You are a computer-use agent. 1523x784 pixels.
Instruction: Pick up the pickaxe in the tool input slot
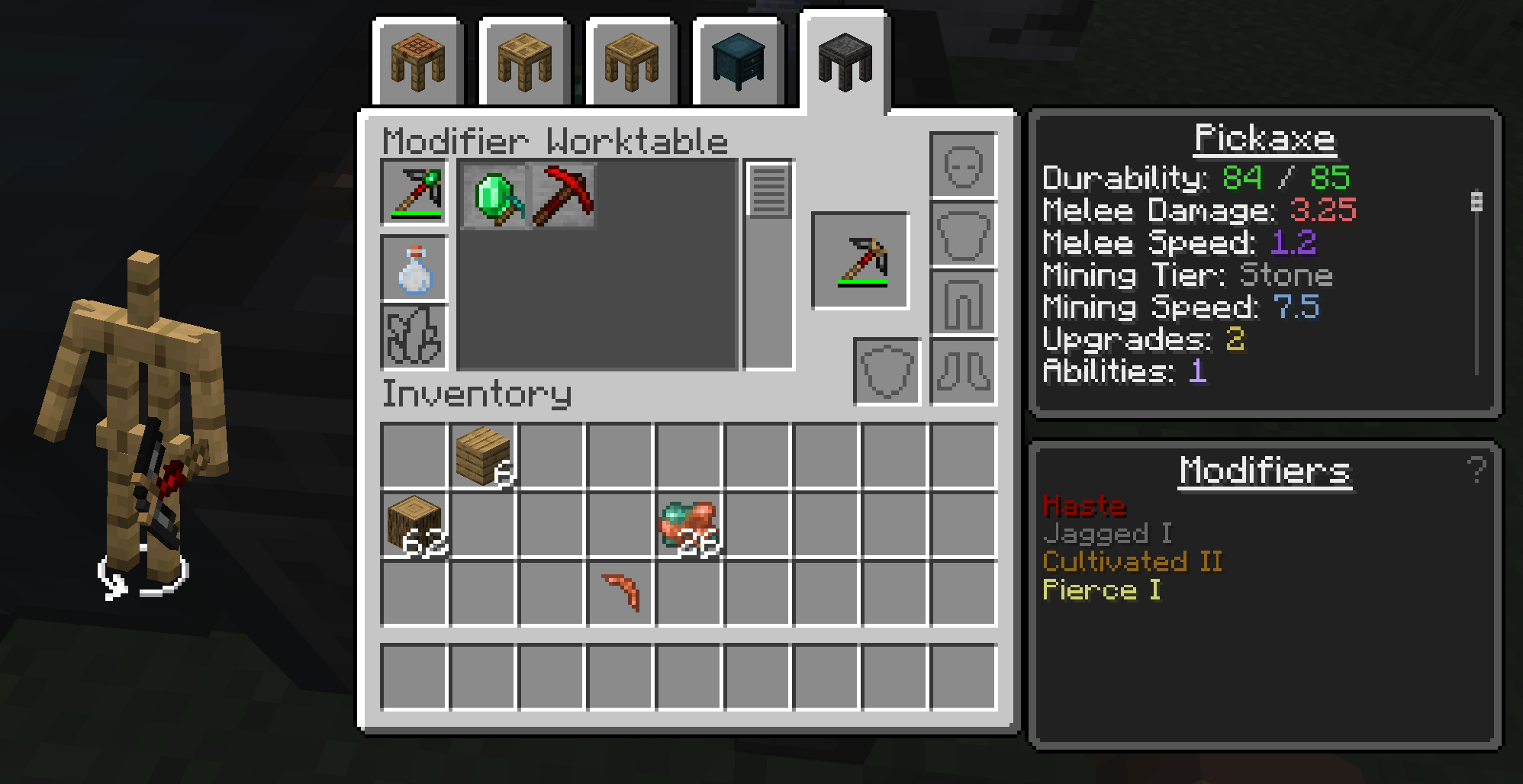[x=414, y=193]
